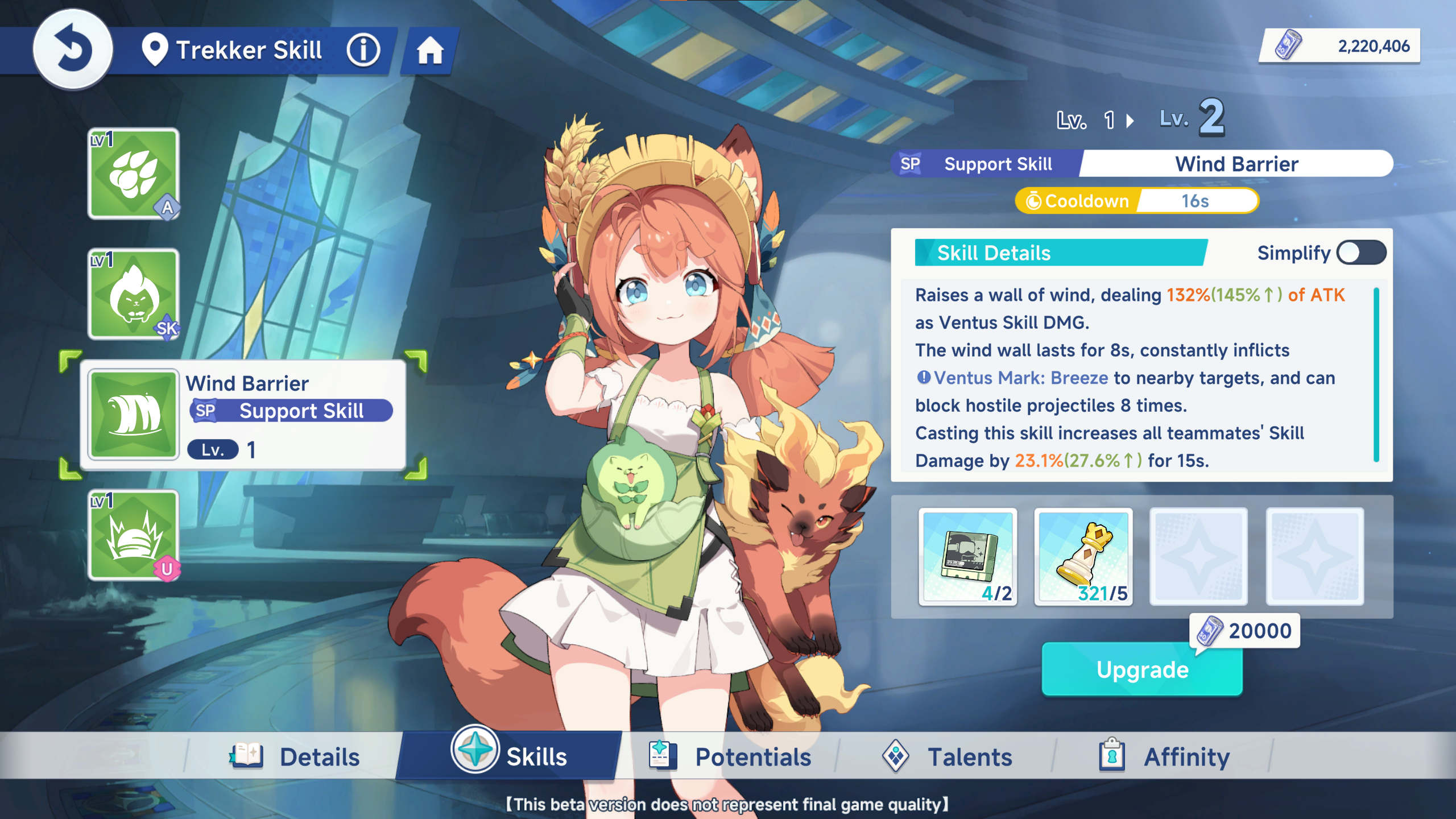Screen dimensions: 1456x819
Task: Tap the currency balance showing 2,220,406
Action: [1340, 46]
